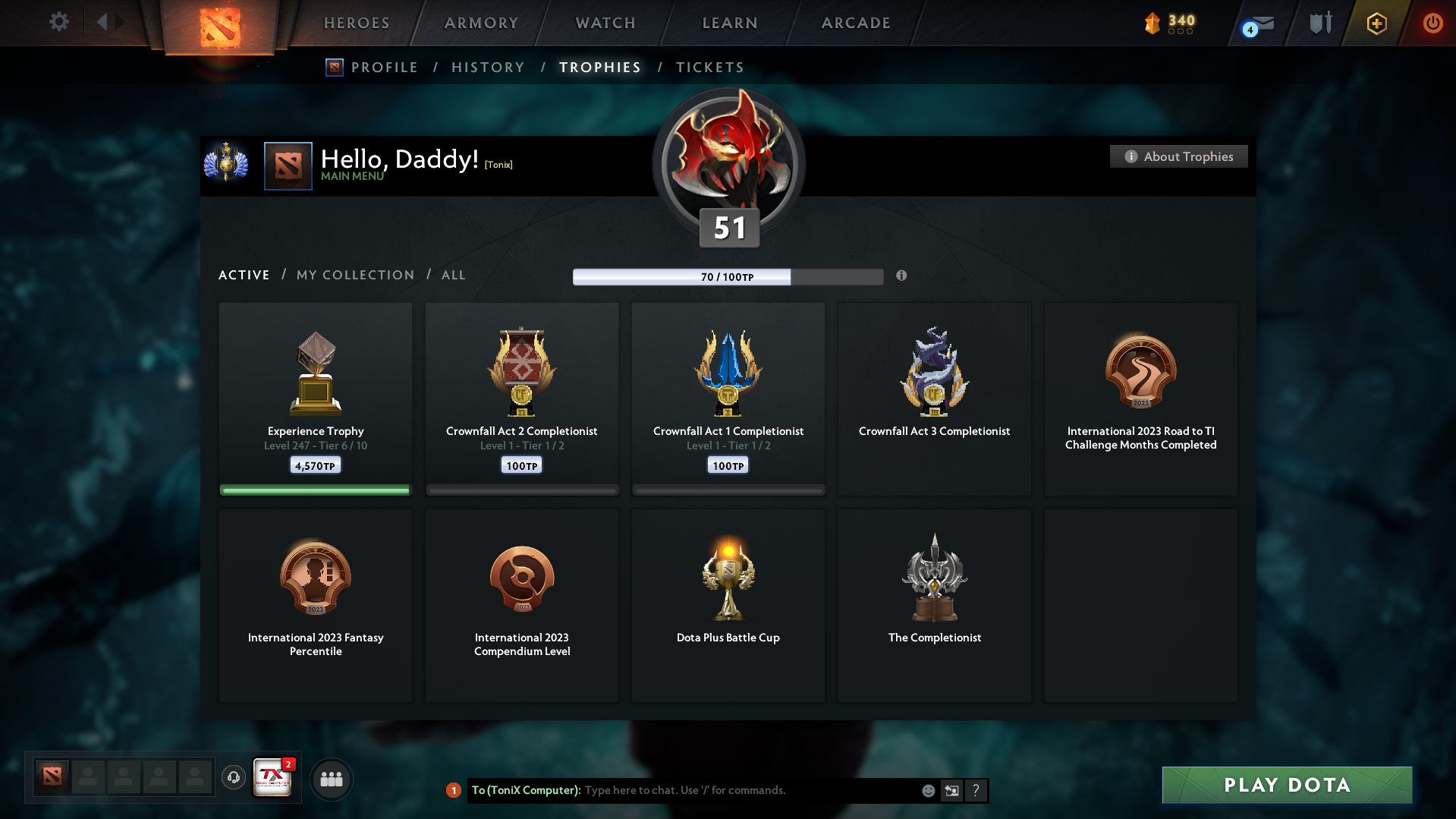Open the emoticon picker in chat
This screenshot has height=819, width=1456.
[927, 790]
